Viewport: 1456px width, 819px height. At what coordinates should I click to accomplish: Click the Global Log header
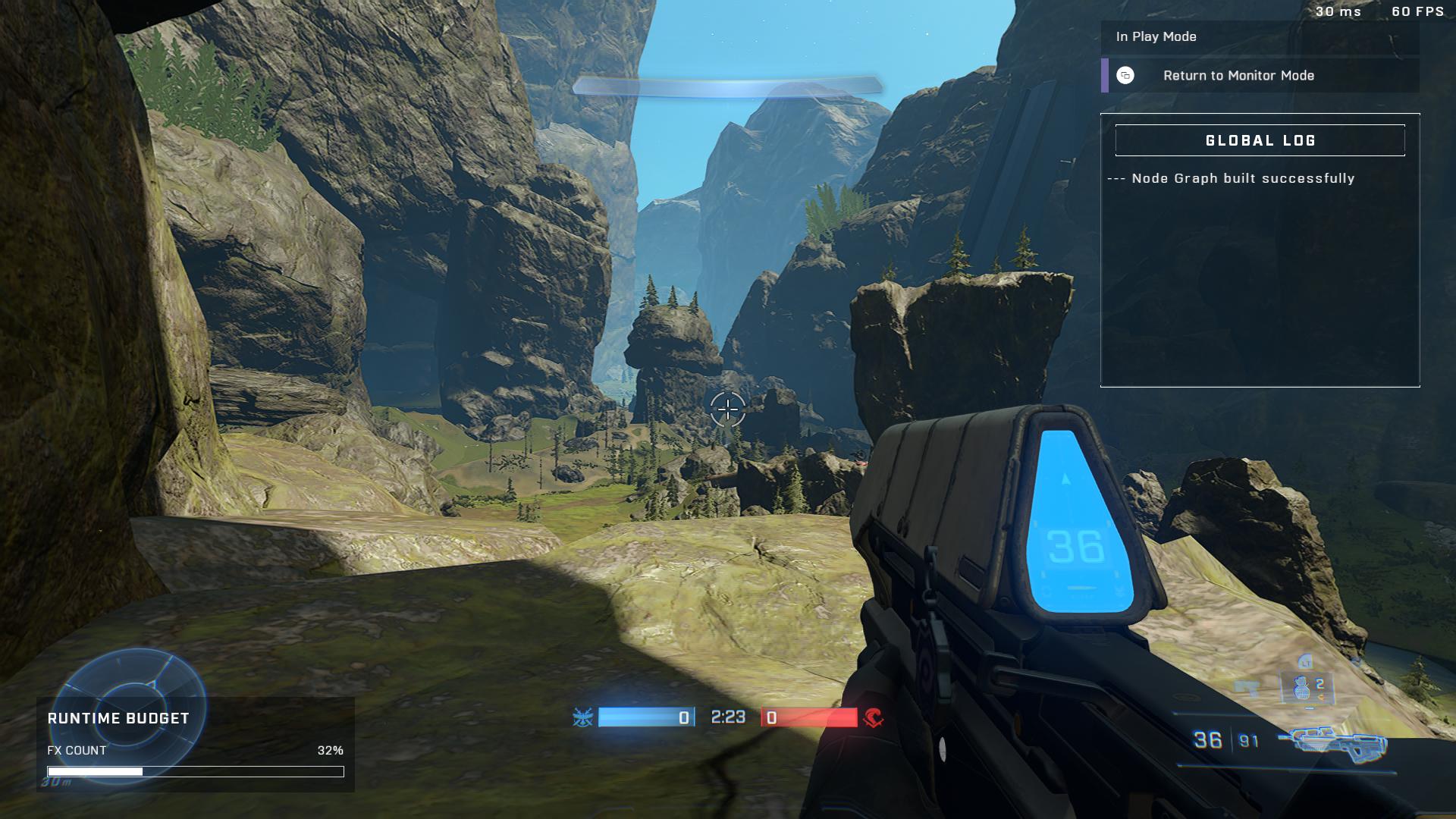pos(1260,140)
